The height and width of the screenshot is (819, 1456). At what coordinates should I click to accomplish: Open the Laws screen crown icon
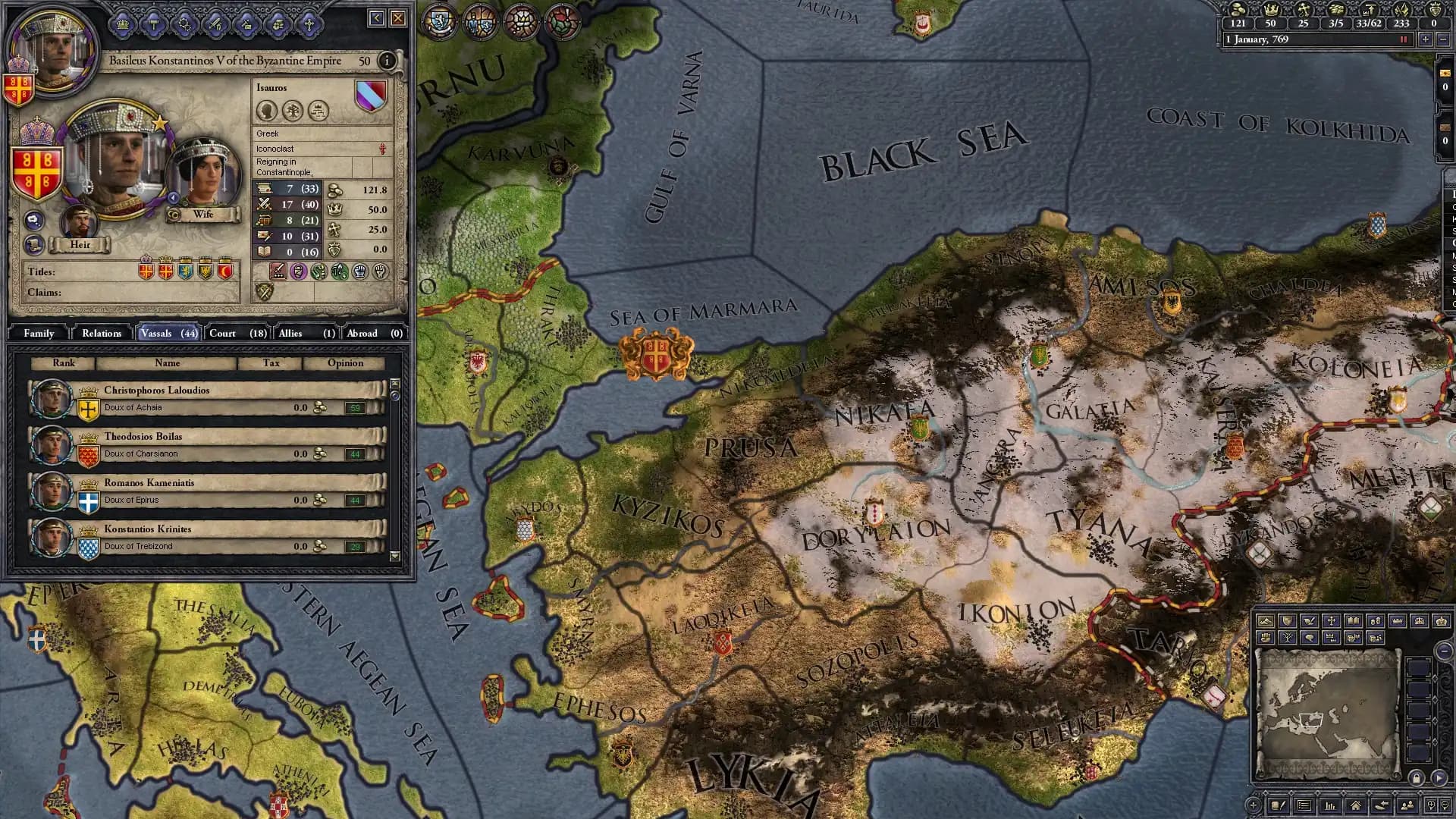(x=123, y=24)
